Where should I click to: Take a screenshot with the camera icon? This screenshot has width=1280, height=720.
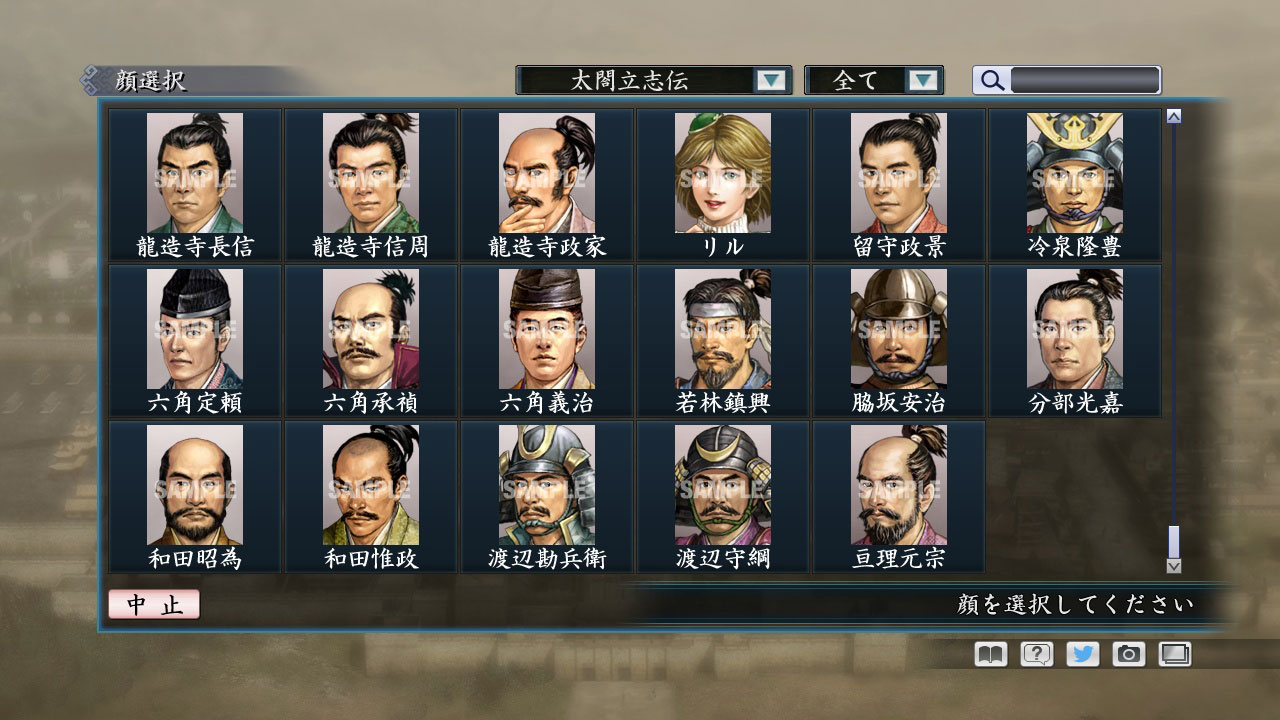(1128, 654)
